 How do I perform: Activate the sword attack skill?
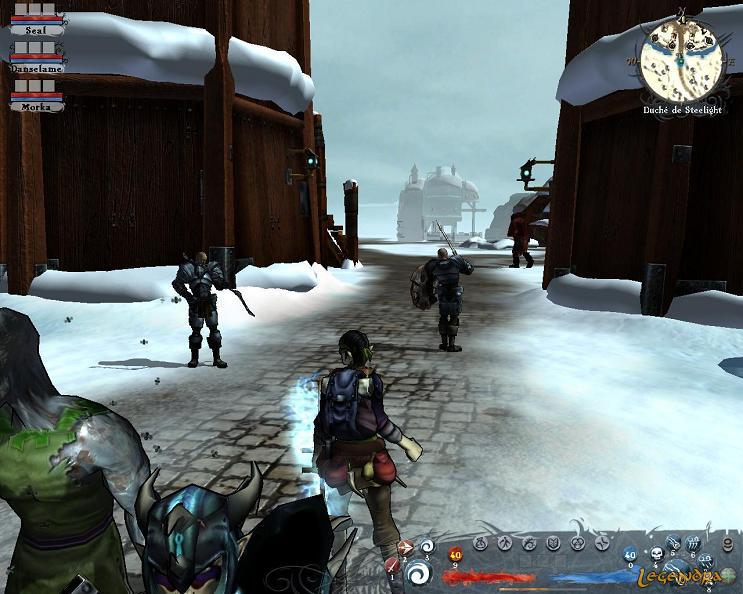[x=392, y=566]
